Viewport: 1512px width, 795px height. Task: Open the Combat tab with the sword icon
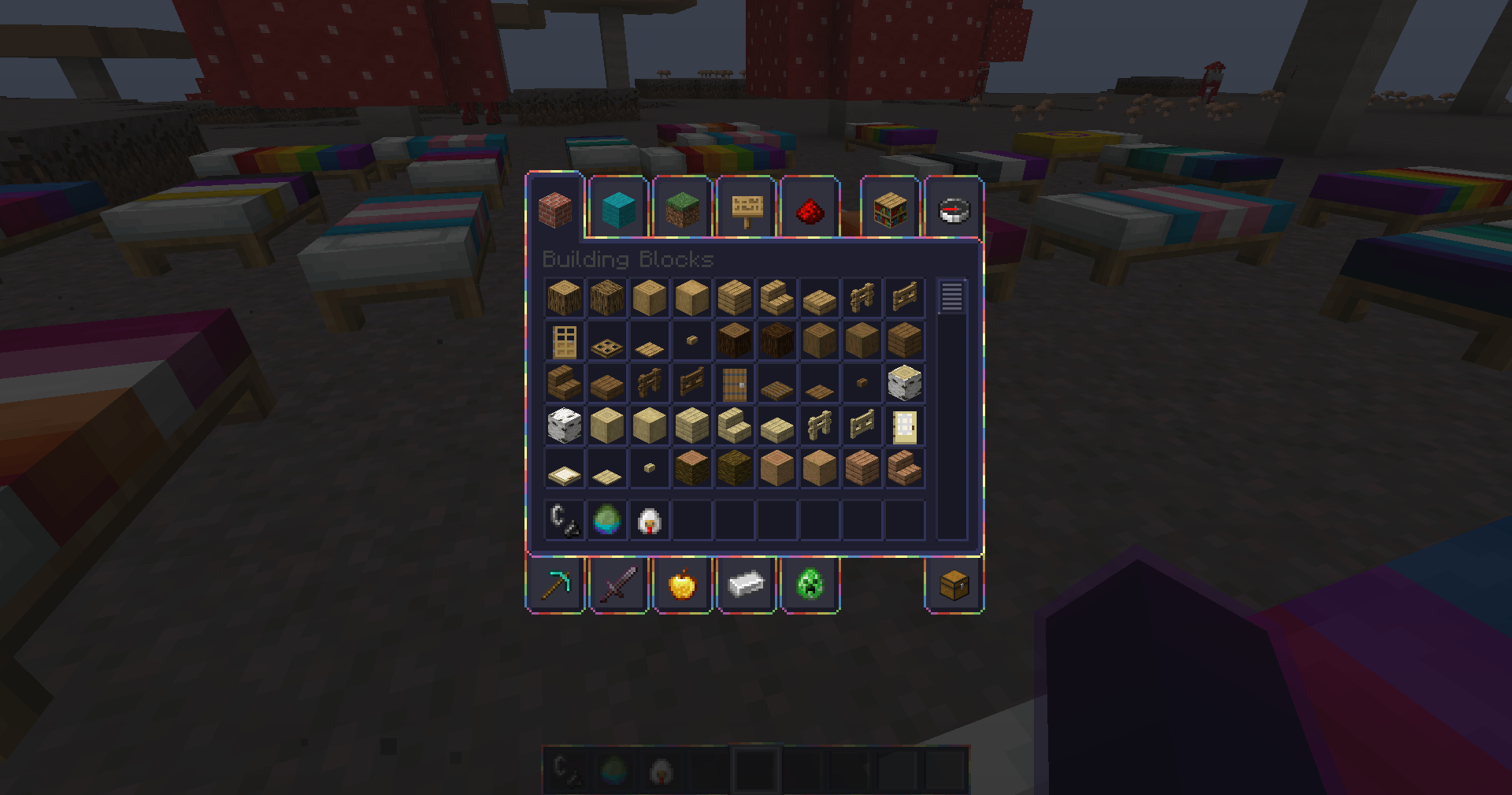(618, 585)
